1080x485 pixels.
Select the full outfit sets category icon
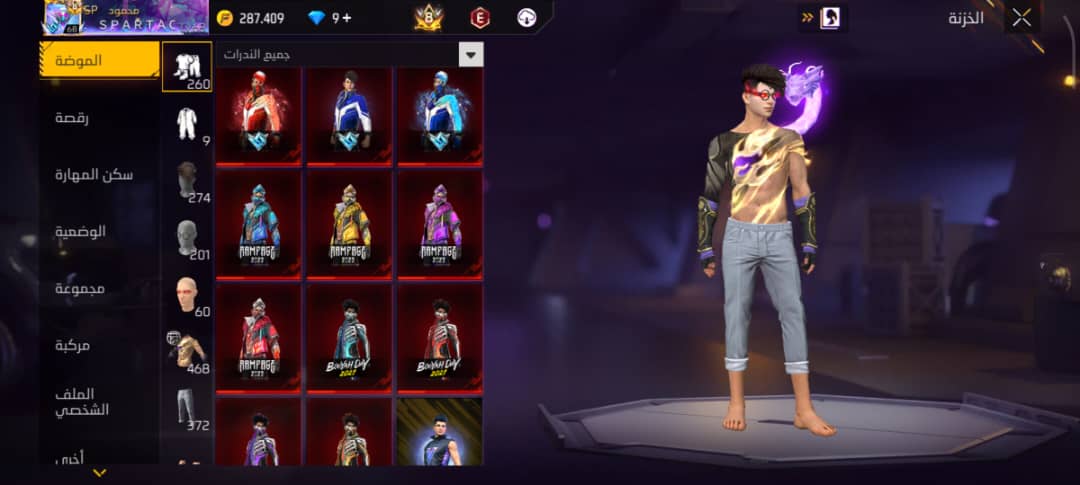point(187,67)
